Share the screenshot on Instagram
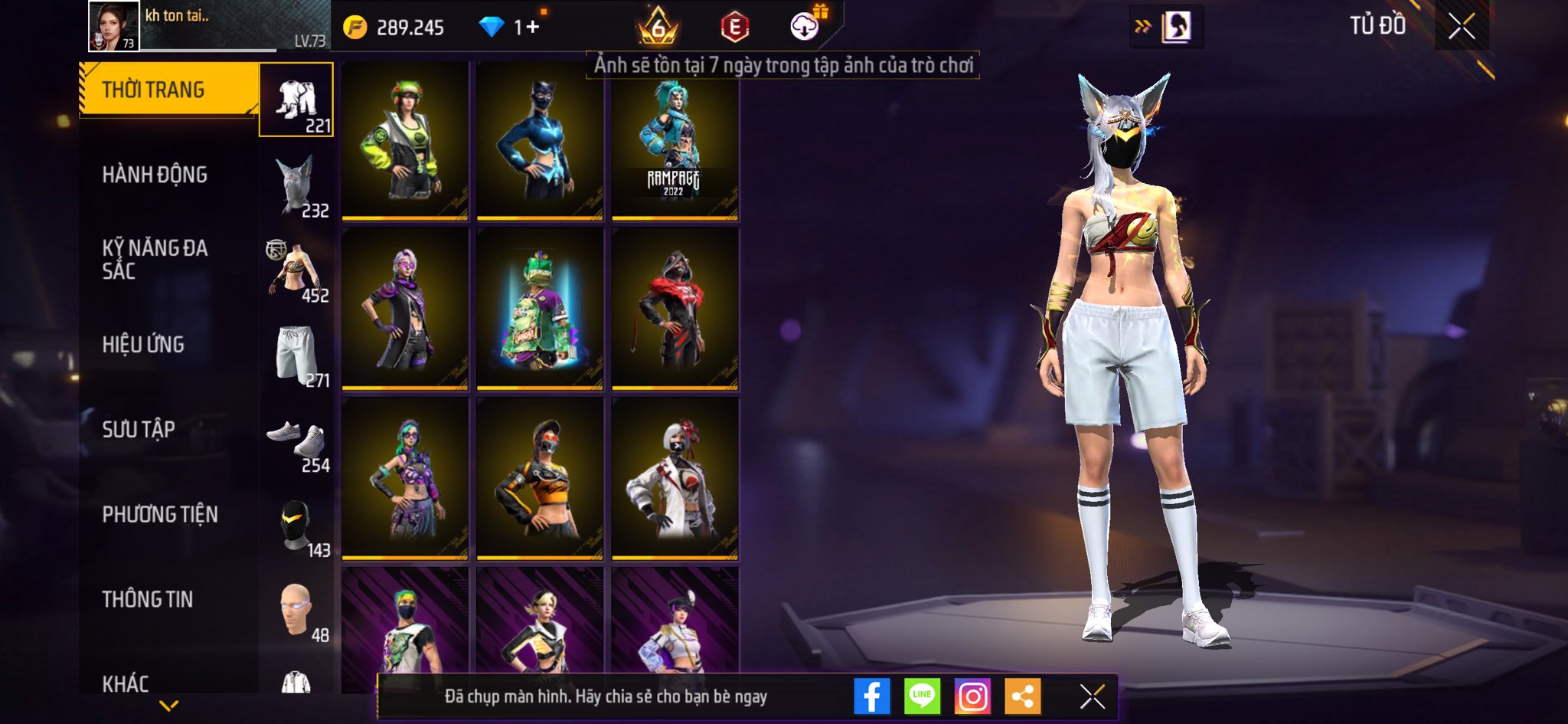Screen dimensions: 1568x724 click(972, 696)
